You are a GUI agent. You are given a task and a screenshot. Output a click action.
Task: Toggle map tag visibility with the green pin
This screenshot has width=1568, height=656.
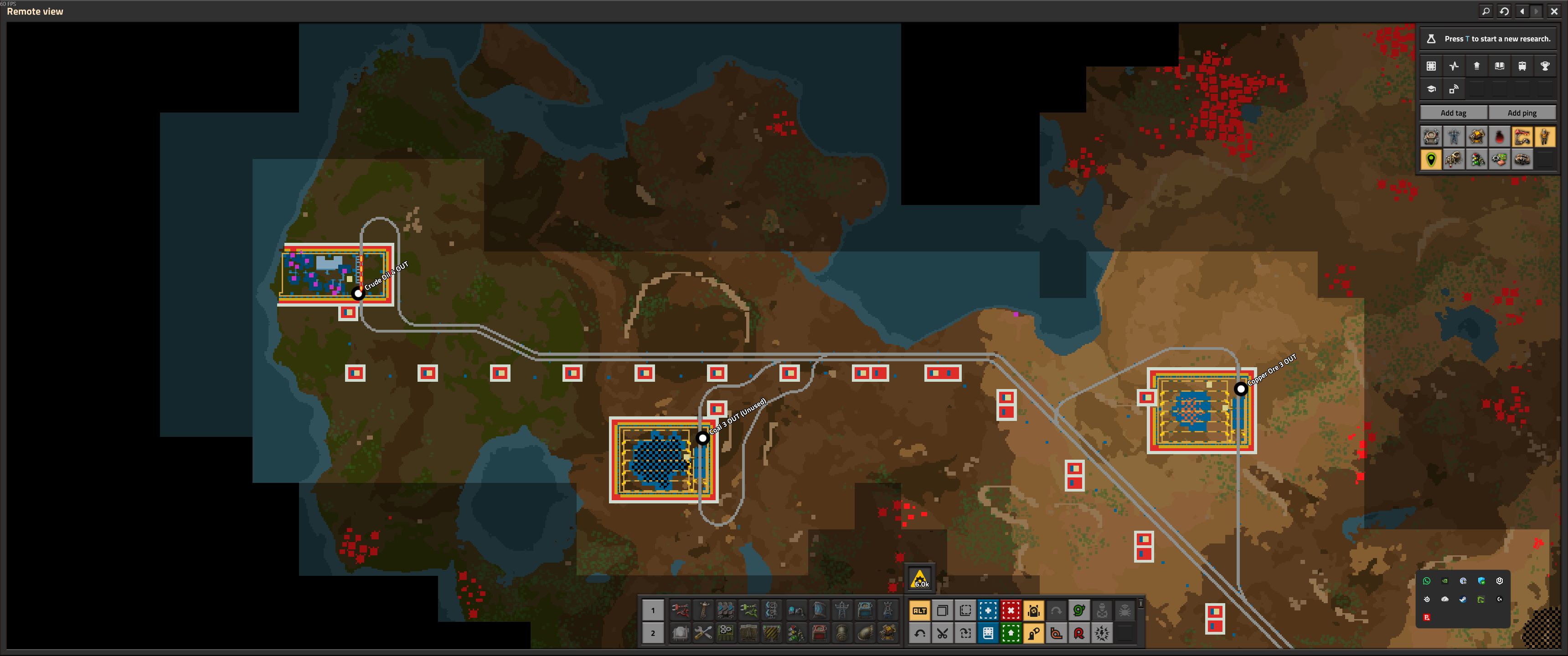[x=1431, y=159]
